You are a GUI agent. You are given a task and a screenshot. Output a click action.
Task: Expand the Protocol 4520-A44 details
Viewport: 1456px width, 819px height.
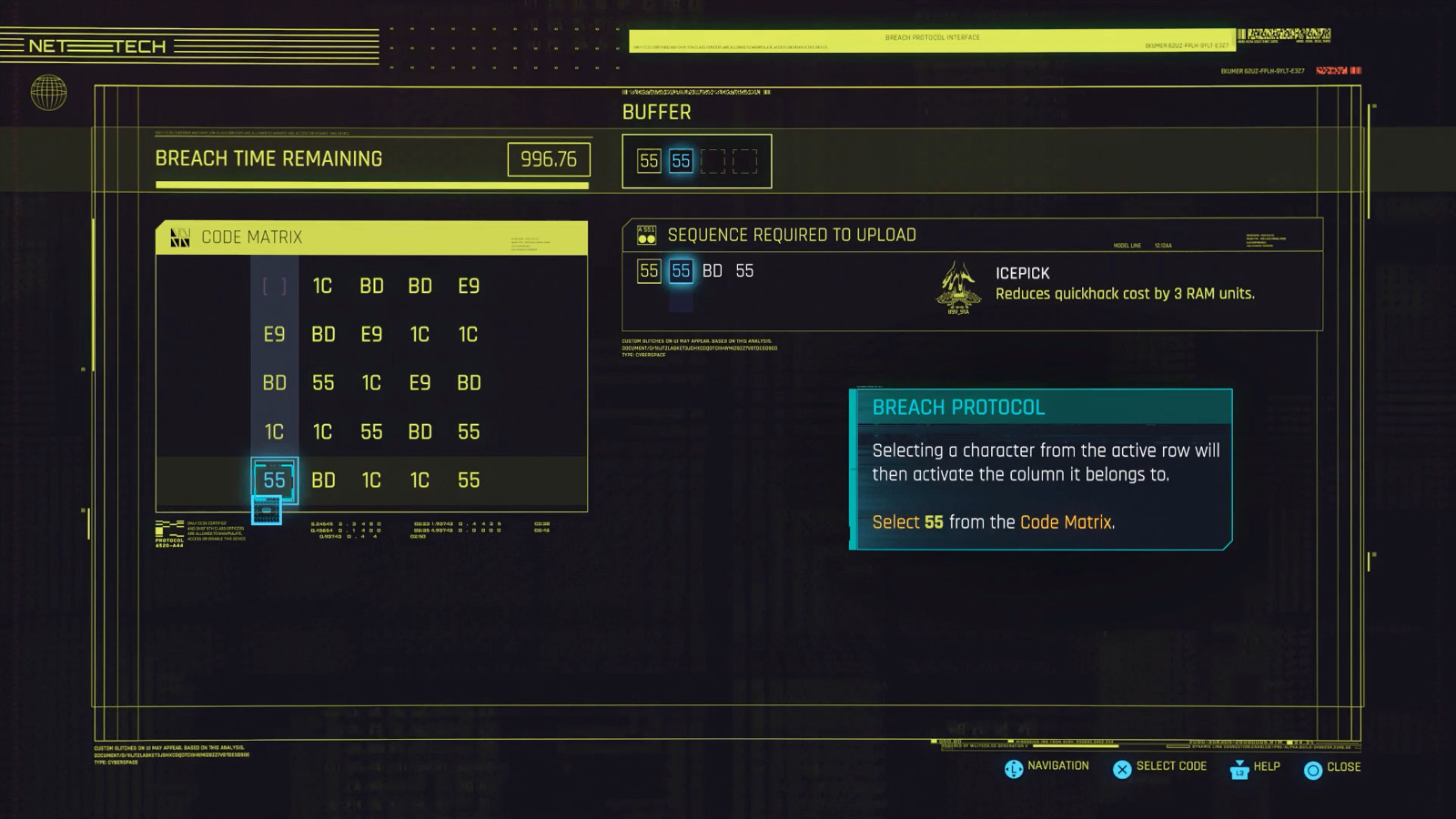pyautogui.click(x=169, y=528)
